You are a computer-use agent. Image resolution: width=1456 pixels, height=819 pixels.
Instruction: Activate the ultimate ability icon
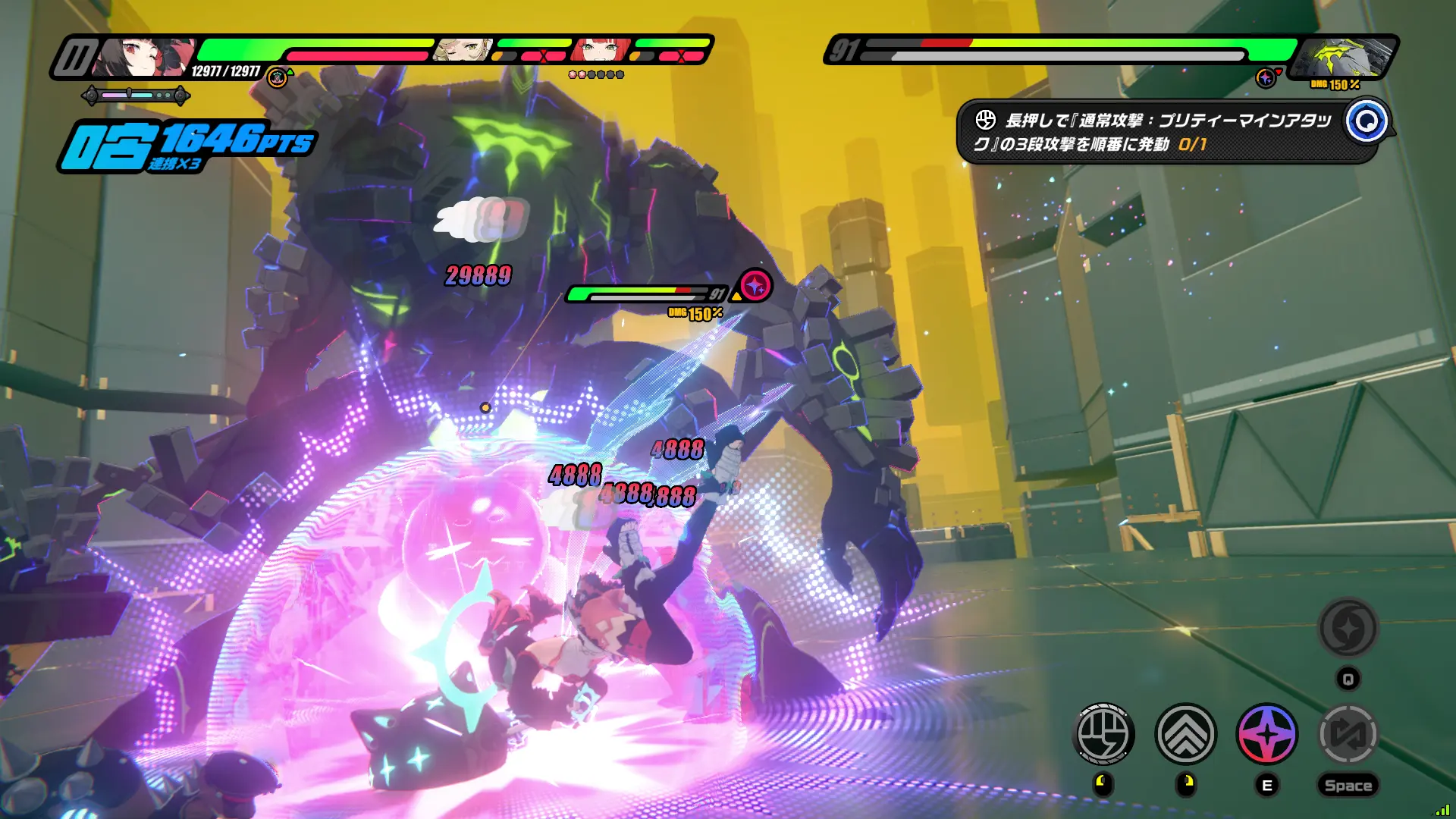click(1348, 628)
